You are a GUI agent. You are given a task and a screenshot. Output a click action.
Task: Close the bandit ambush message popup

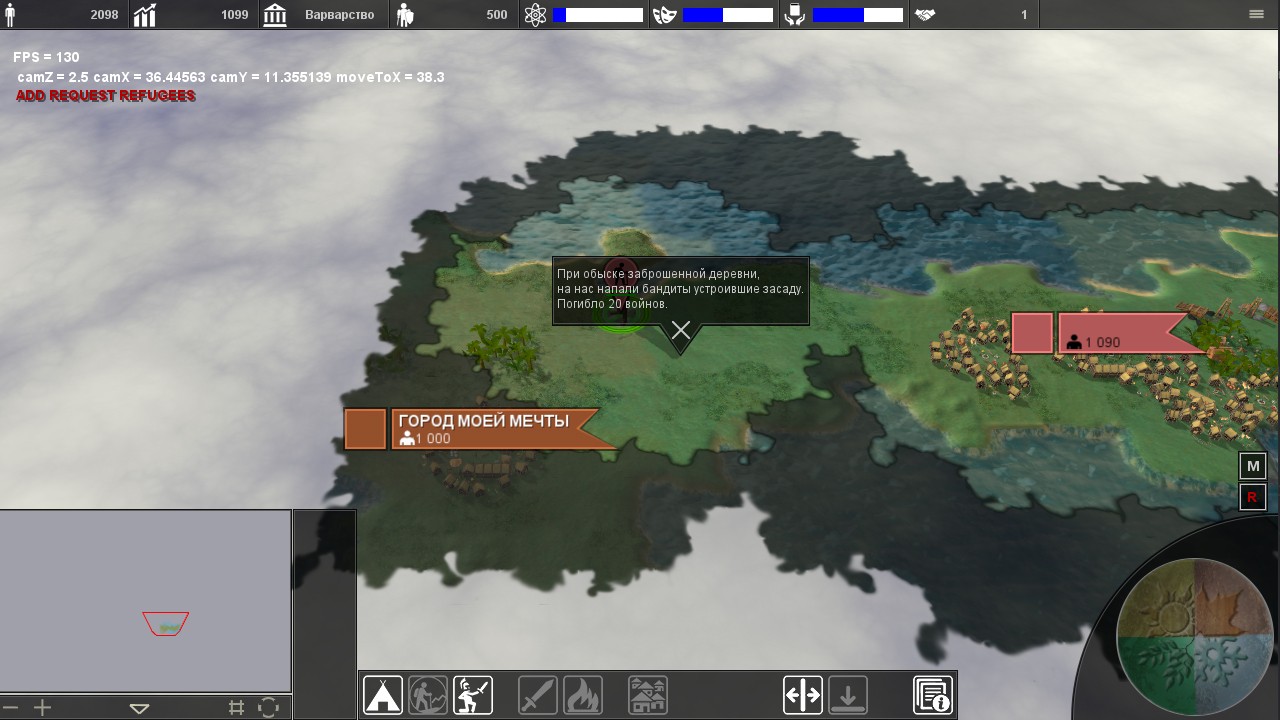[681, 330]
